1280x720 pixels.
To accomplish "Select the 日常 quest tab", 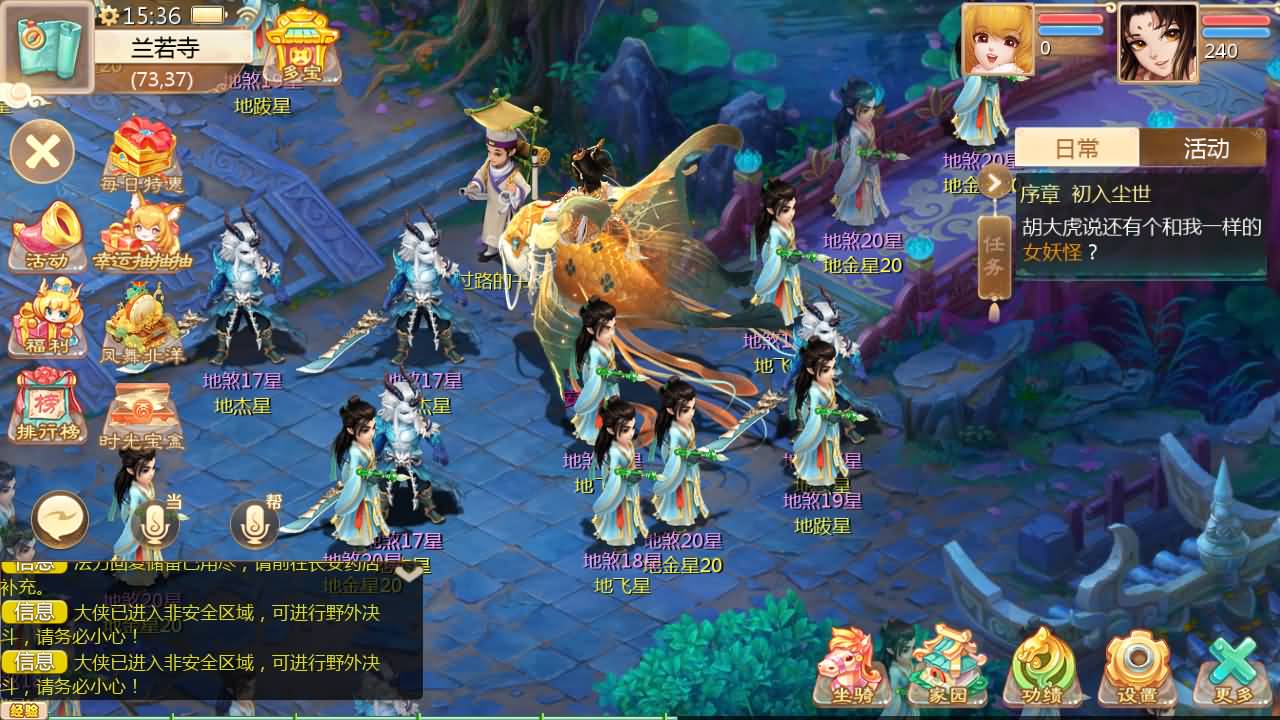I will coord(1080,147).
